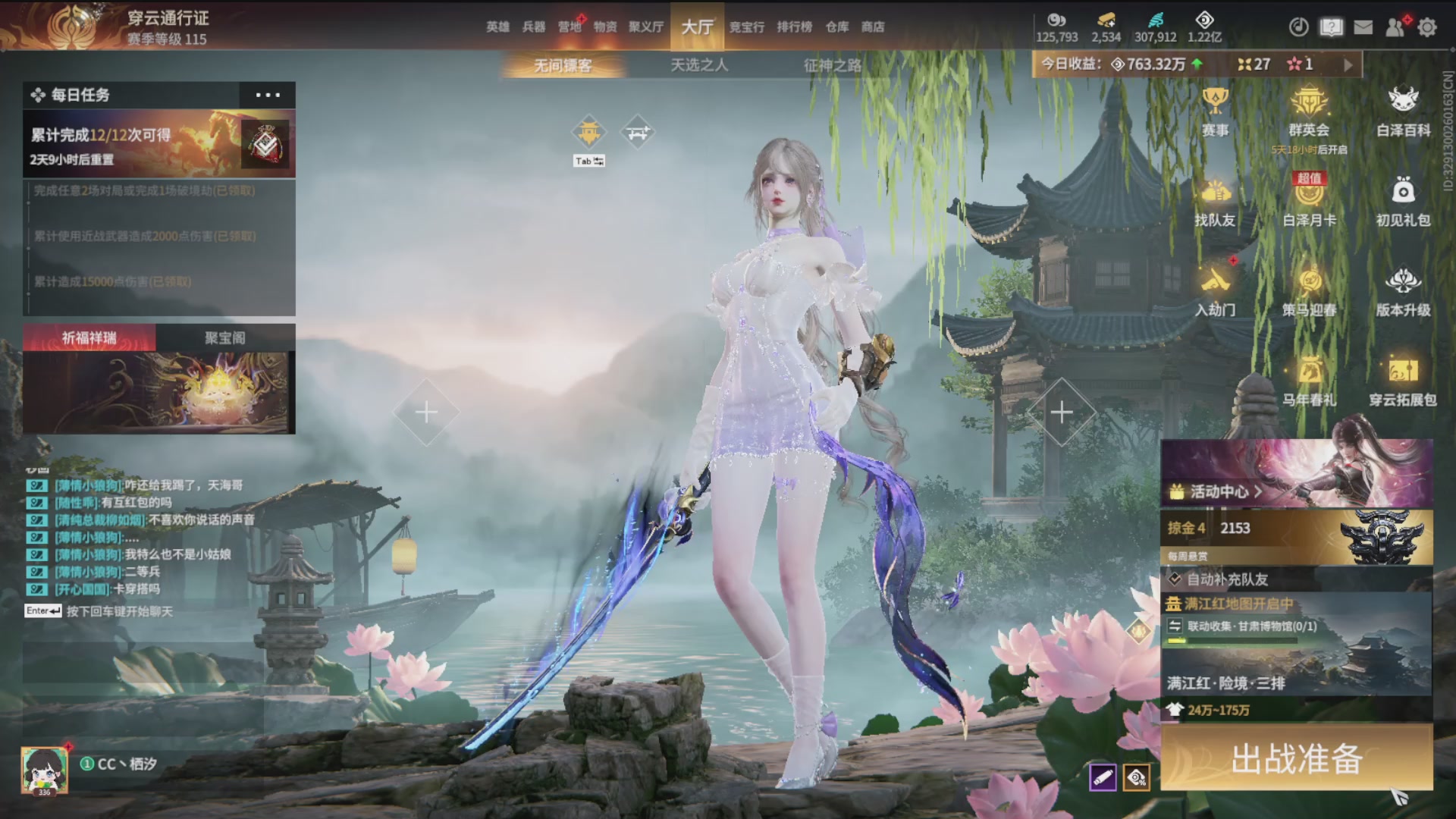View the 排行榜 leaderboard

coord(794,27)
